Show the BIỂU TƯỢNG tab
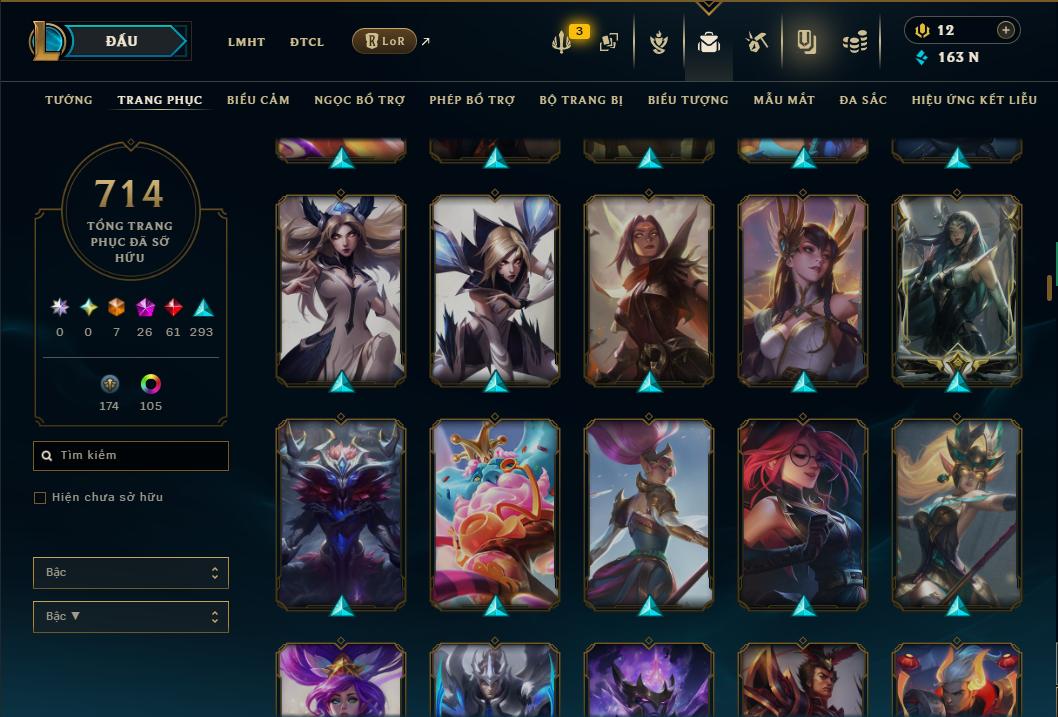This screenshot has height=717, width=1058. click(x=688, y=100)
